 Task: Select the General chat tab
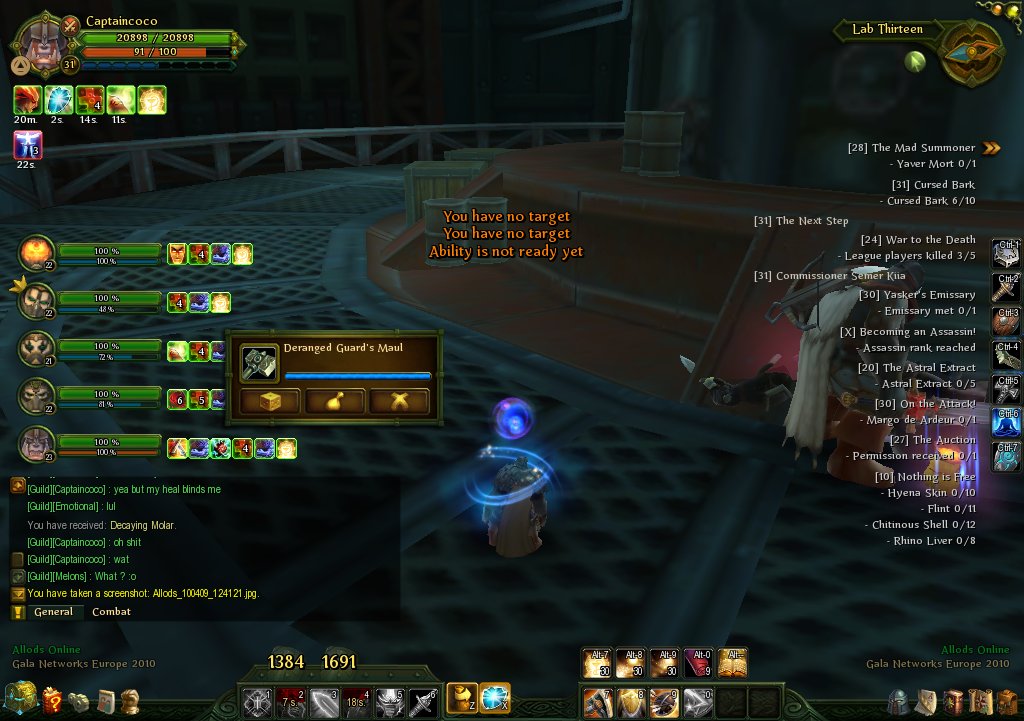pos(53,611)
